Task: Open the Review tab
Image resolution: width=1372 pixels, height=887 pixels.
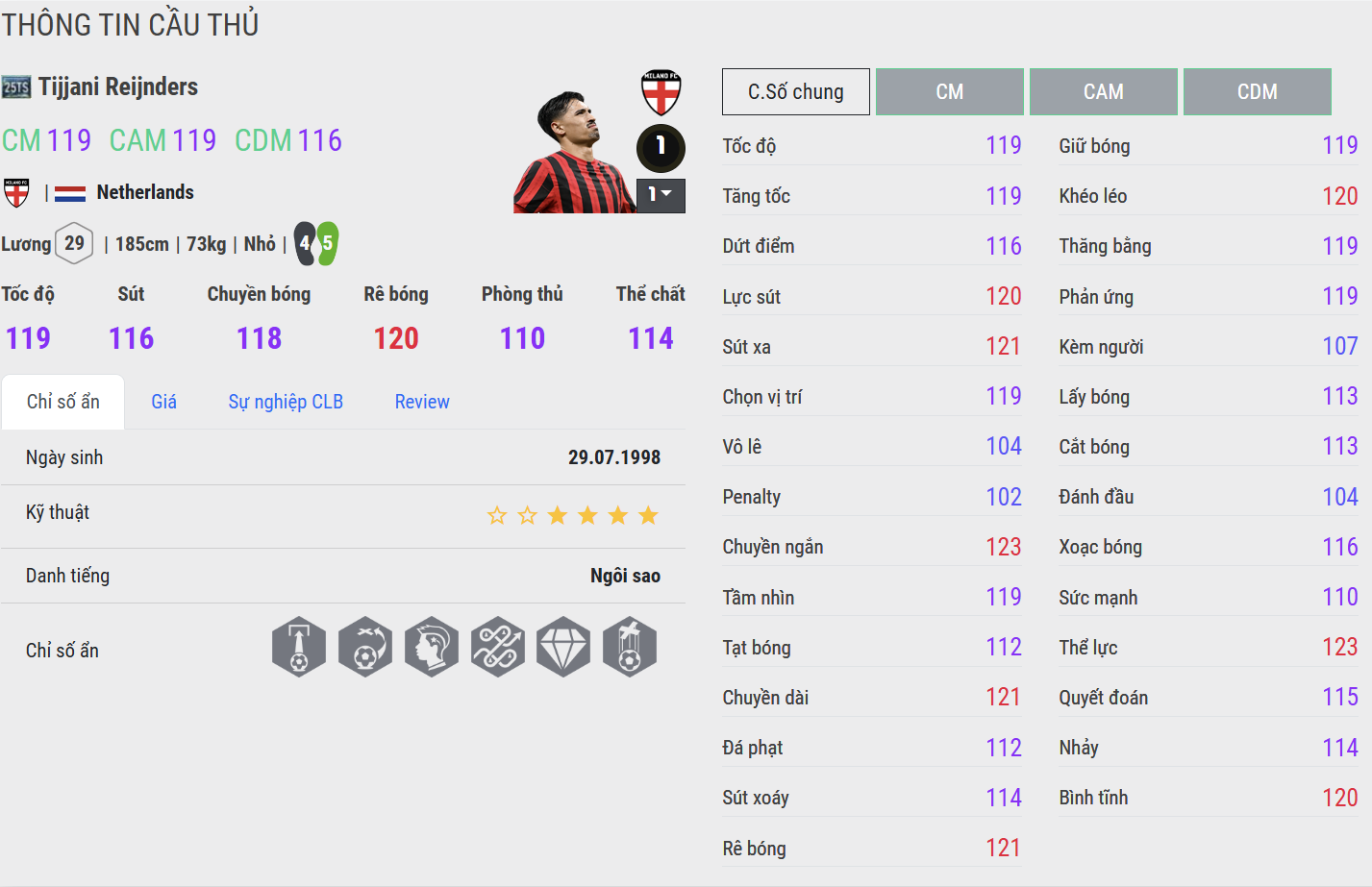Action: coord(422,402)
